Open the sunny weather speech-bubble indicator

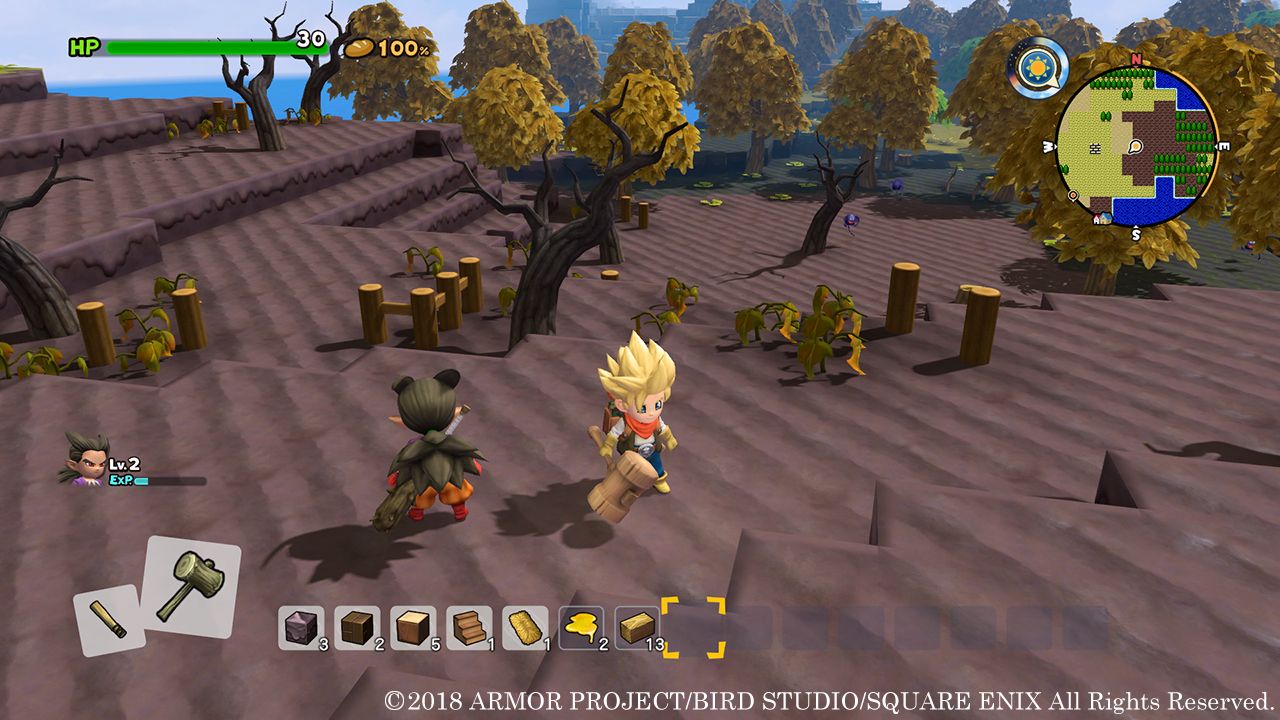pos(1037,67)
